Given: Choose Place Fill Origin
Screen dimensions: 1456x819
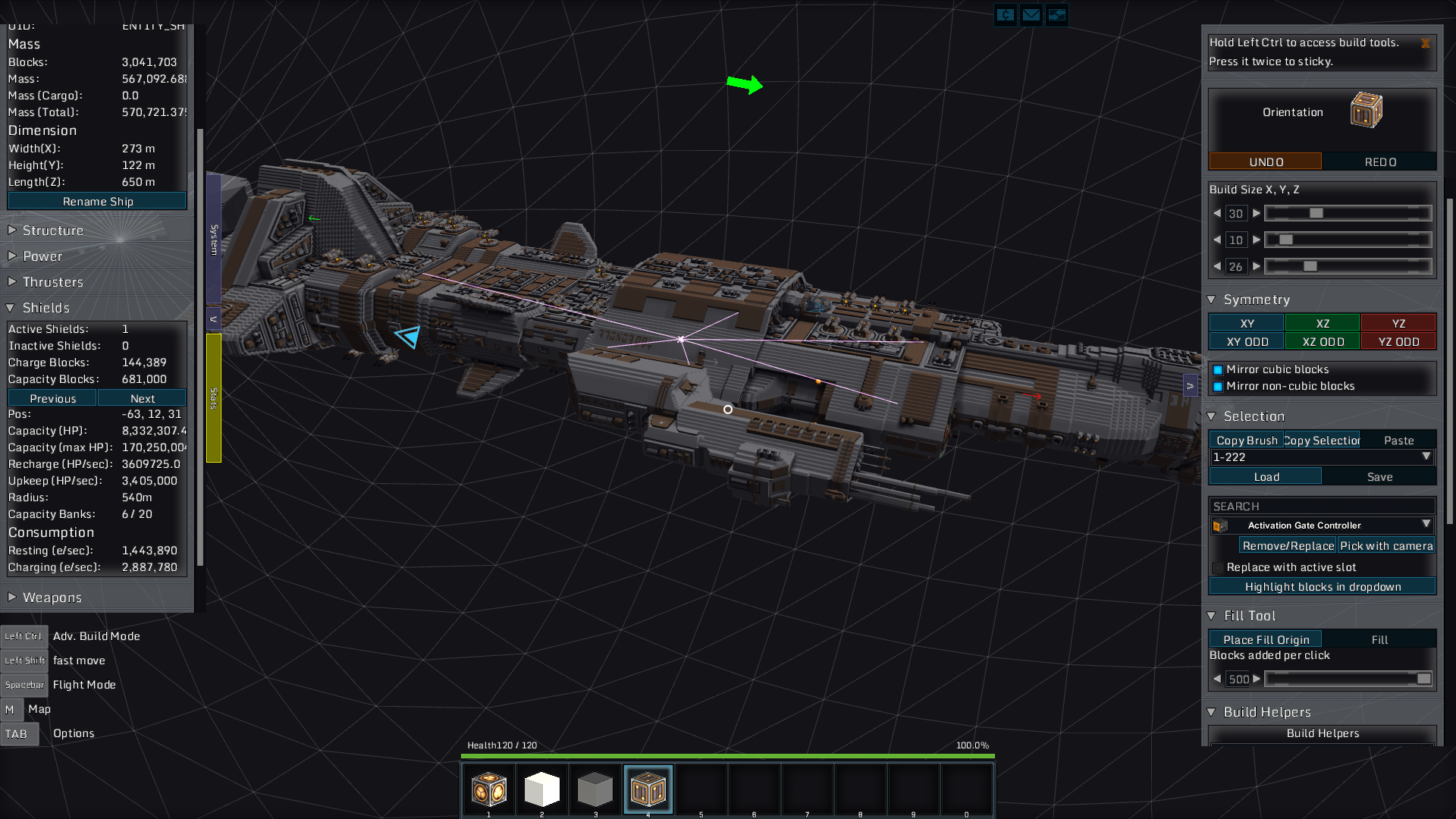Looking at the screenshot, I should [x=1265, y=639].
